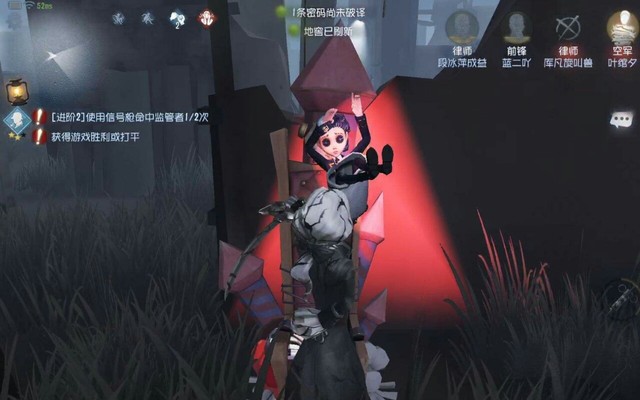Select crossed-out portrait of lawyer 厍凡旋叫兽
Screen dimensions: 640x400
tap(568, 28)
